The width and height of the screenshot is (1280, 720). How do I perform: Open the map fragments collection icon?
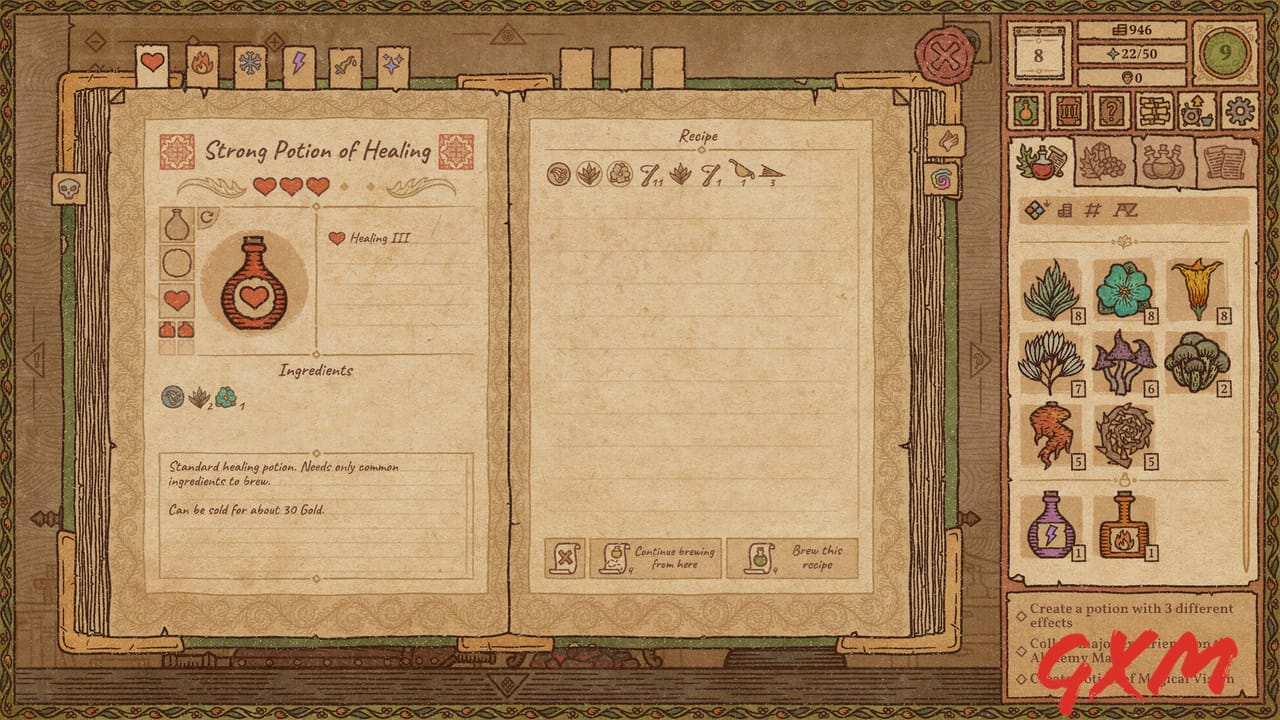[x=1155, y=110]
